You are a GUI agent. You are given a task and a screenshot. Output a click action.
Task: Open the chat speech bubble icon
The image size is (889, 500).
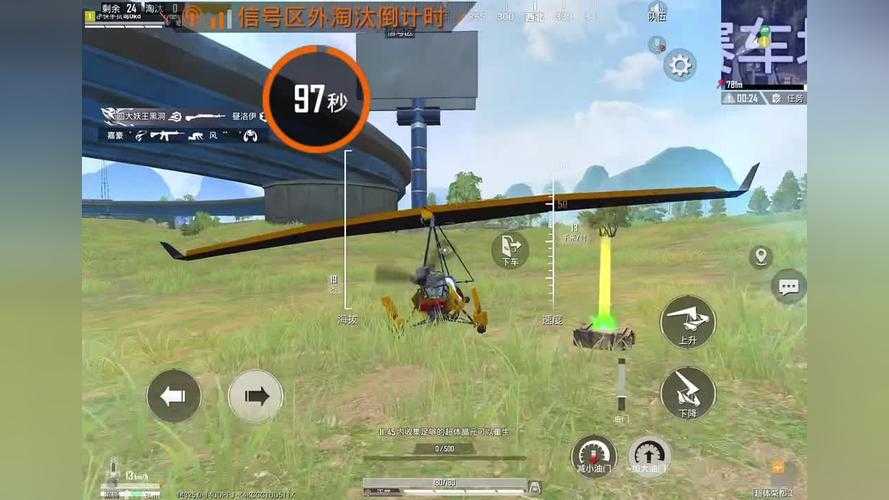(789, 287)
